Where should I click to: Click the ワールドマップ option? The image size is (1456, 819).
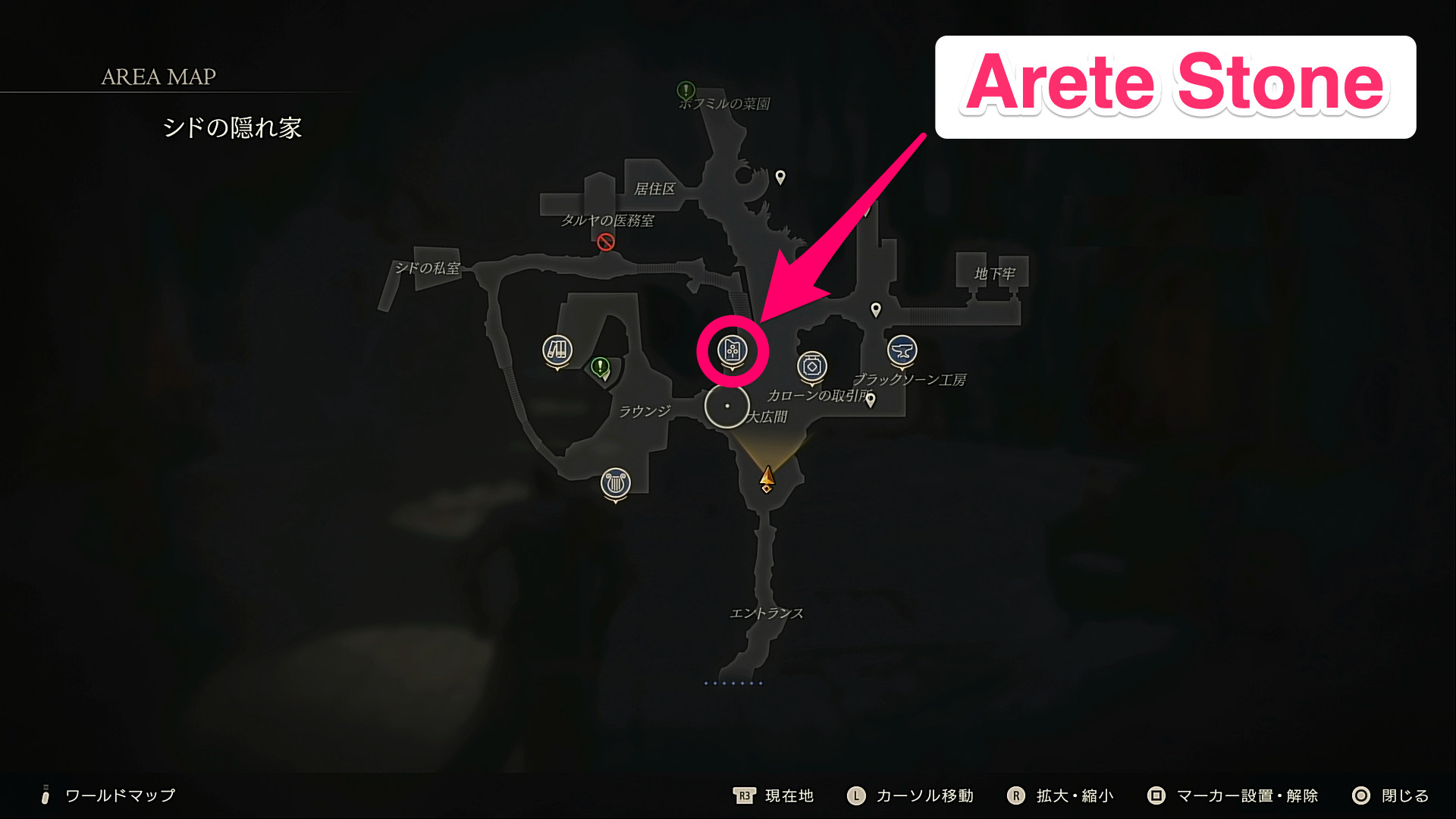coord(119,795)
